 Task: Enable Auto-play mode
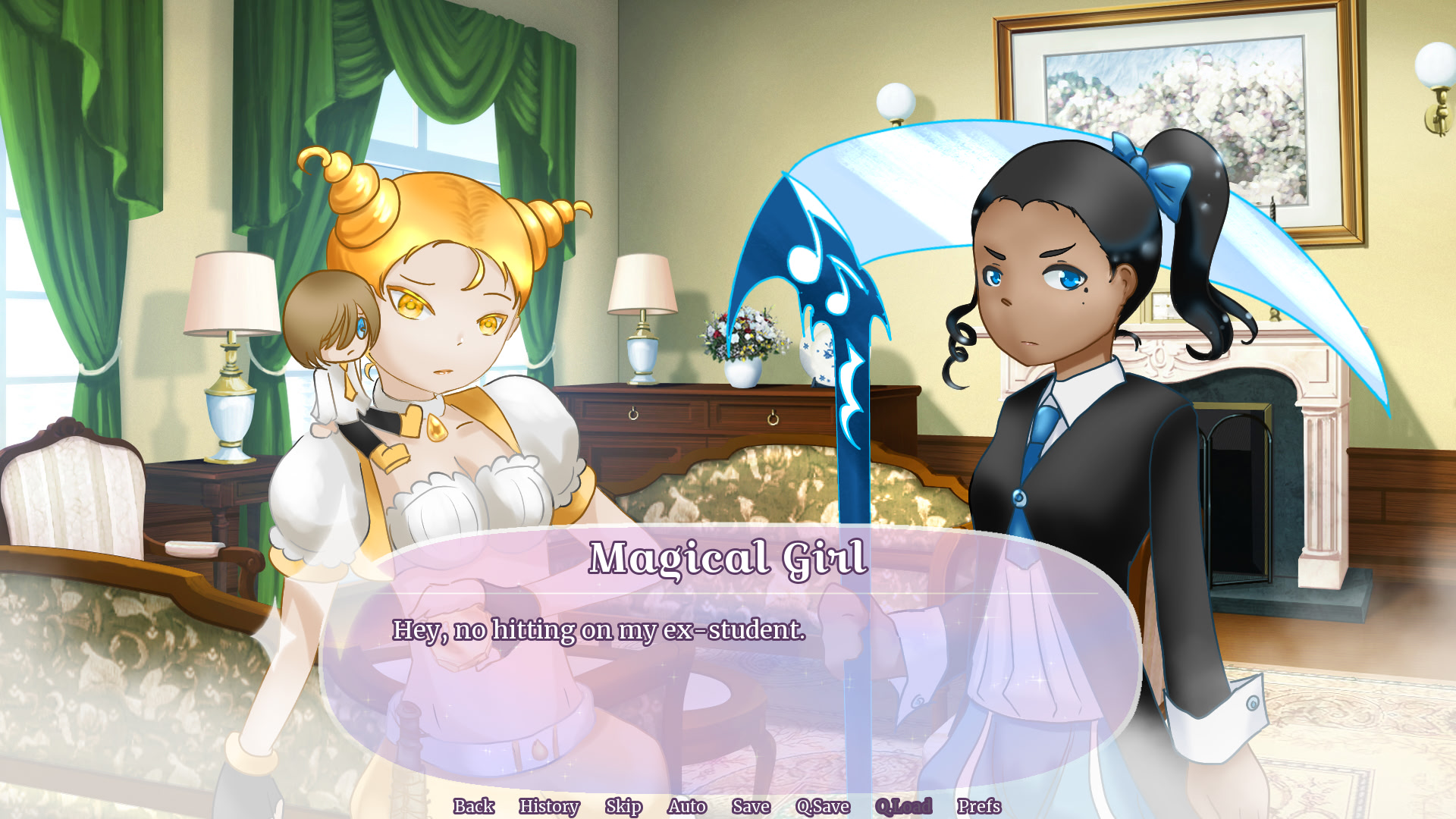[685, 807]
